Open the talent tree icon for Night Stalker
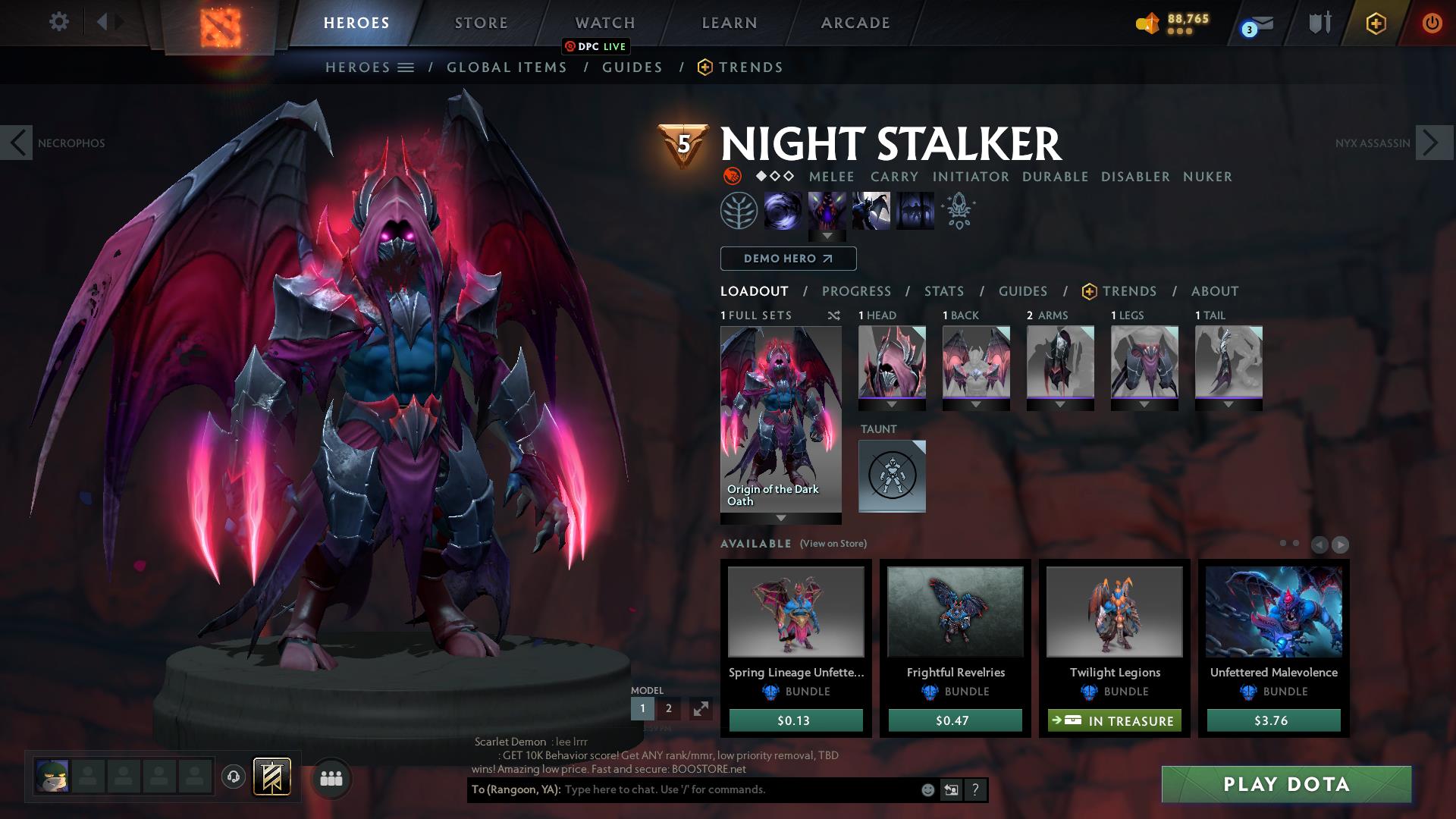 (x=738, y=210)
